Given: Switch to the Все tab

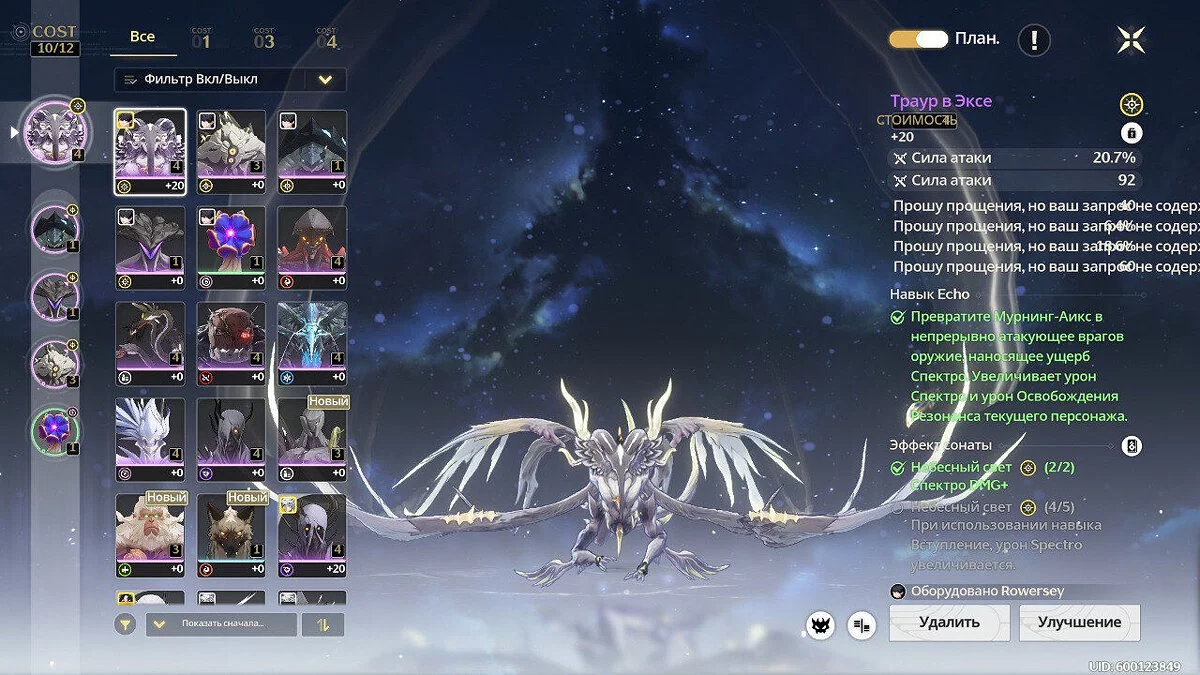Looking at the screenshot, I should [x=143, y=37].
